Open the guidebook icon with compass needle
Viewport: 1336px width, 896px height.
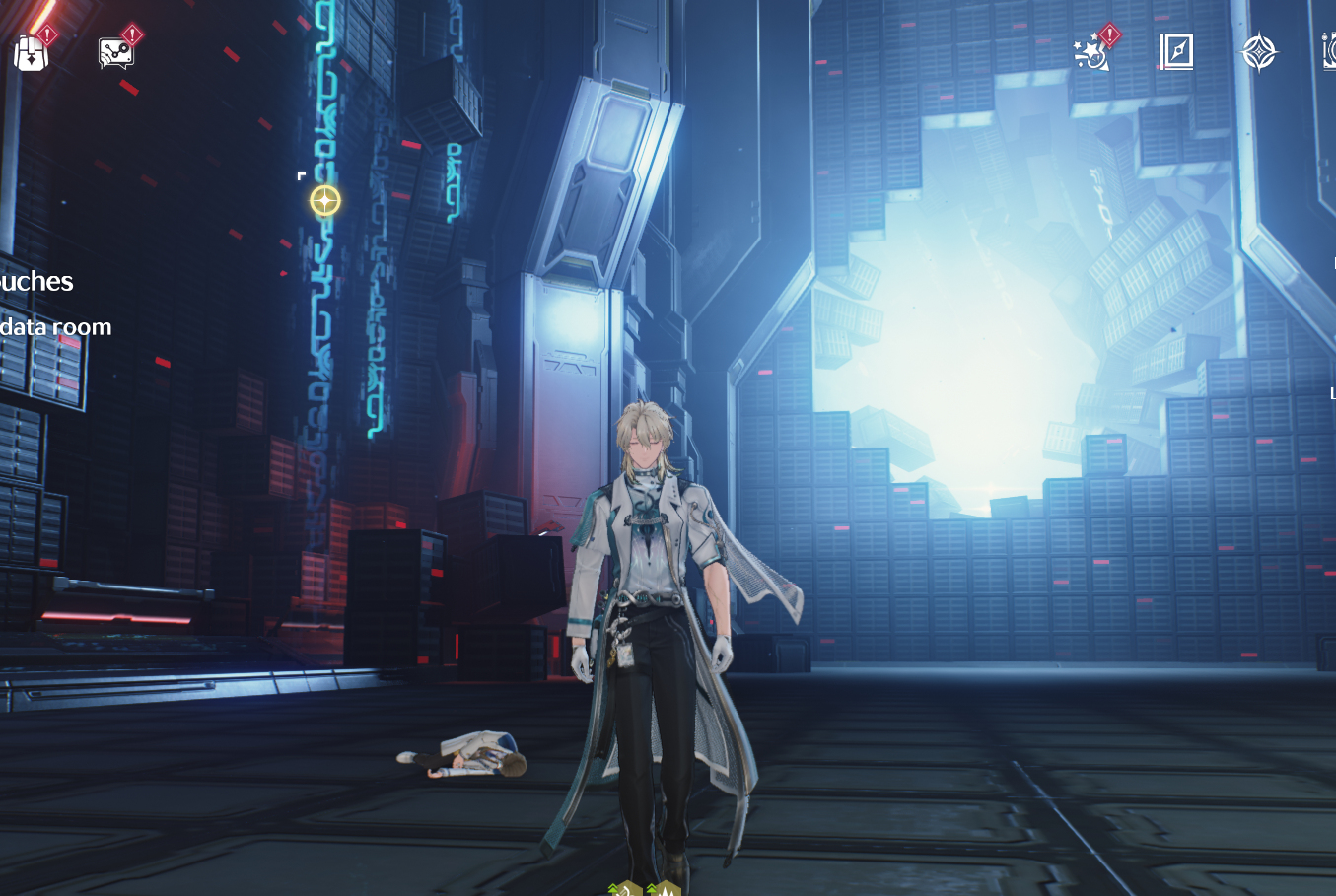[x=1175, y=52]
